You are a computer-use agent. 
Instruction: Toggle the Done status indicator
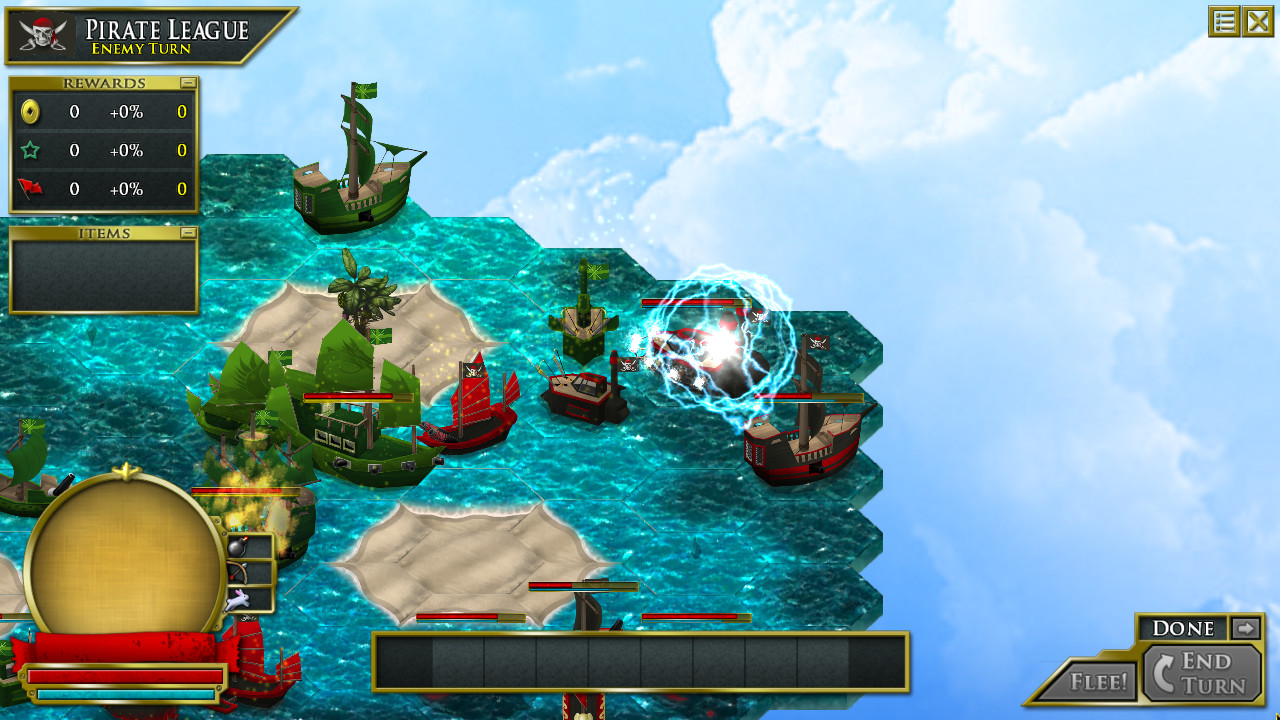[1185, 628]
